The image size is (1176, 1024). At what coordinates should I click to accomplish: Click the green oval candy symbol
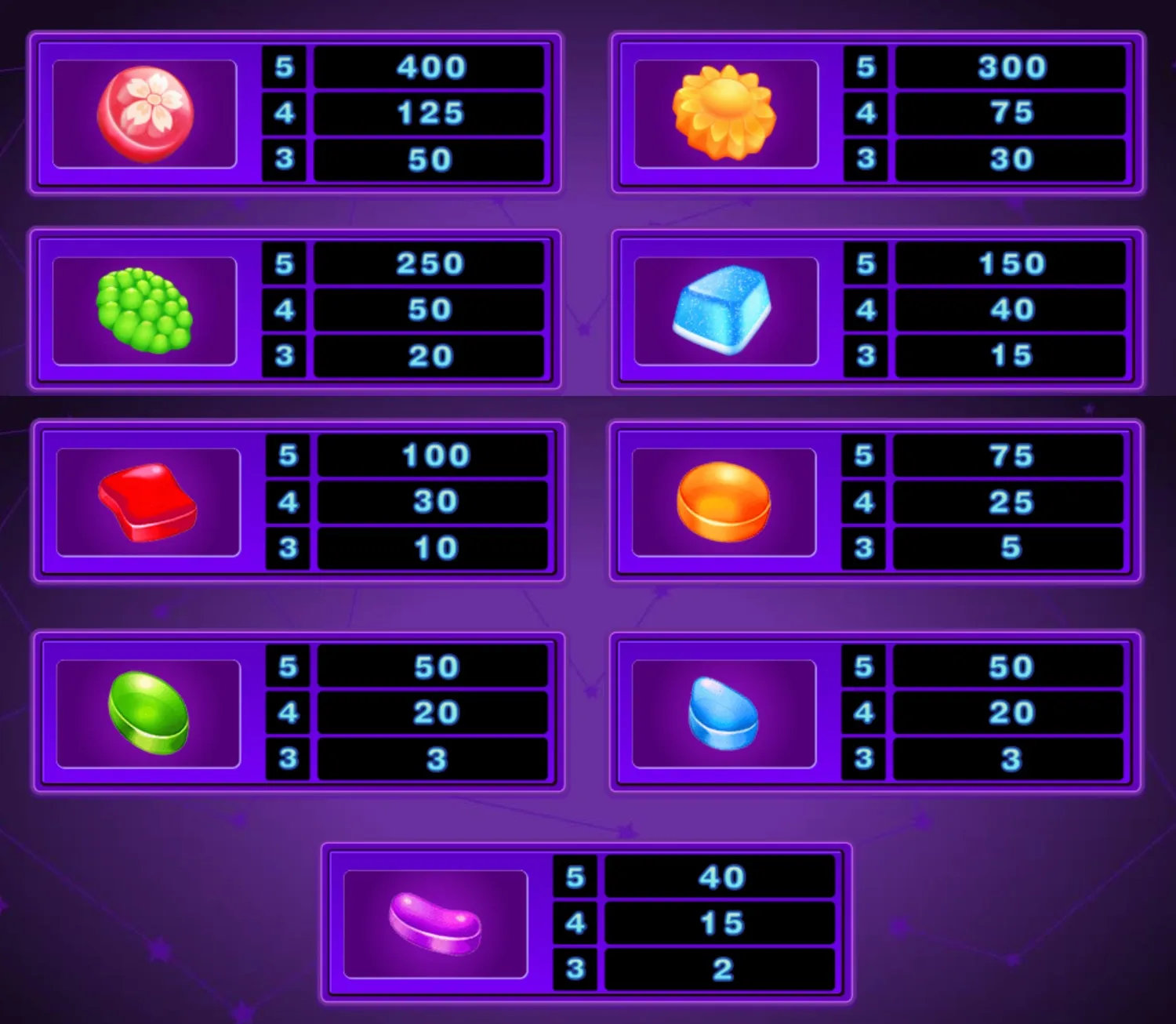click(x=149, y=714)
